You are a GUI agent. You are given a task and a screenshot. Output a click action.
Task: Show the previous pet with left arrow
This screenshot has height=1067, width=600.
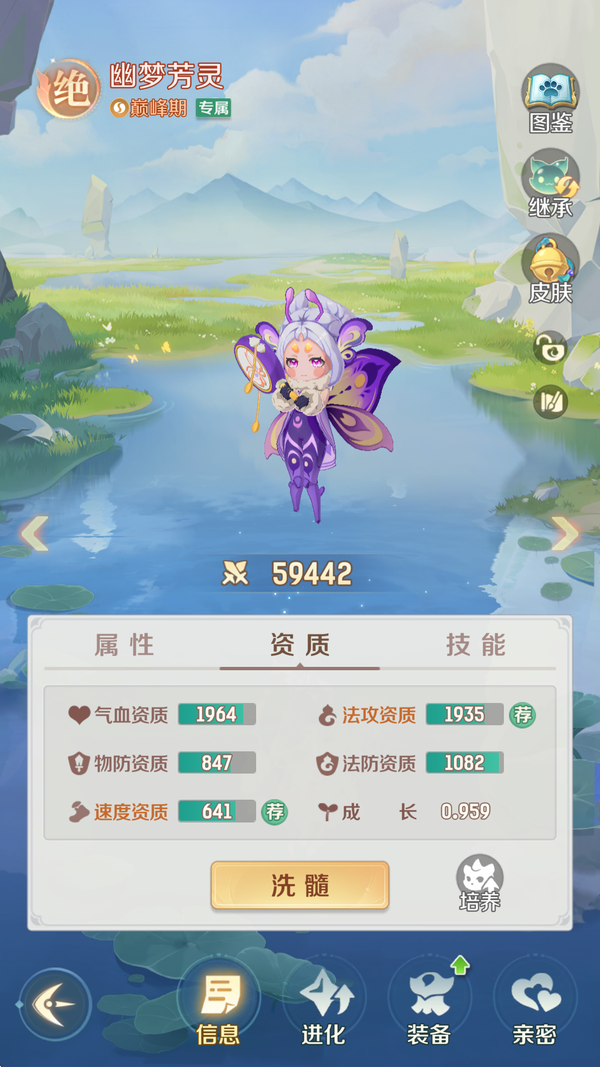(x=34, y=534)
